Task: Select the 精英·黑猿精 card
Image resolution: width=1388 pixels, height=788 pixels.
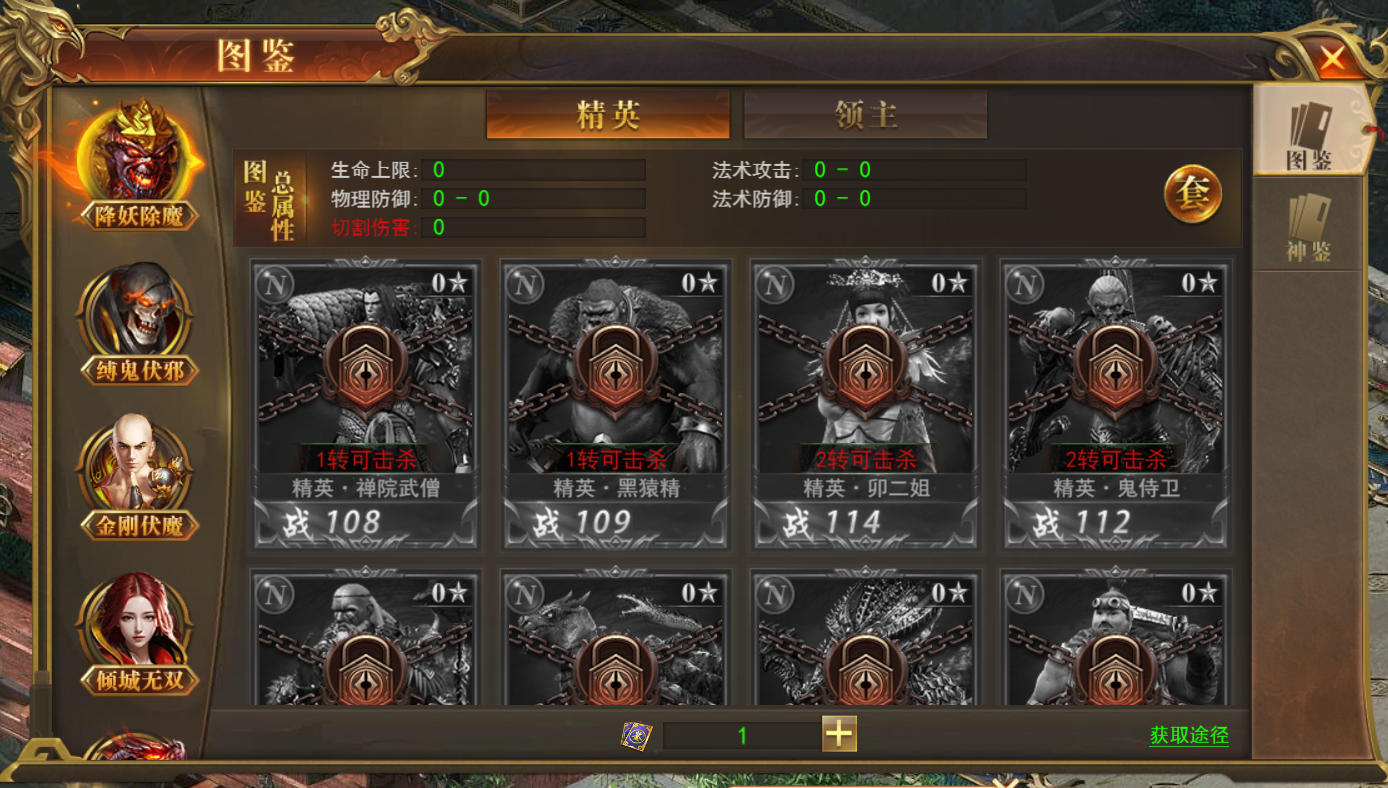Action: (x=616, y=405)
